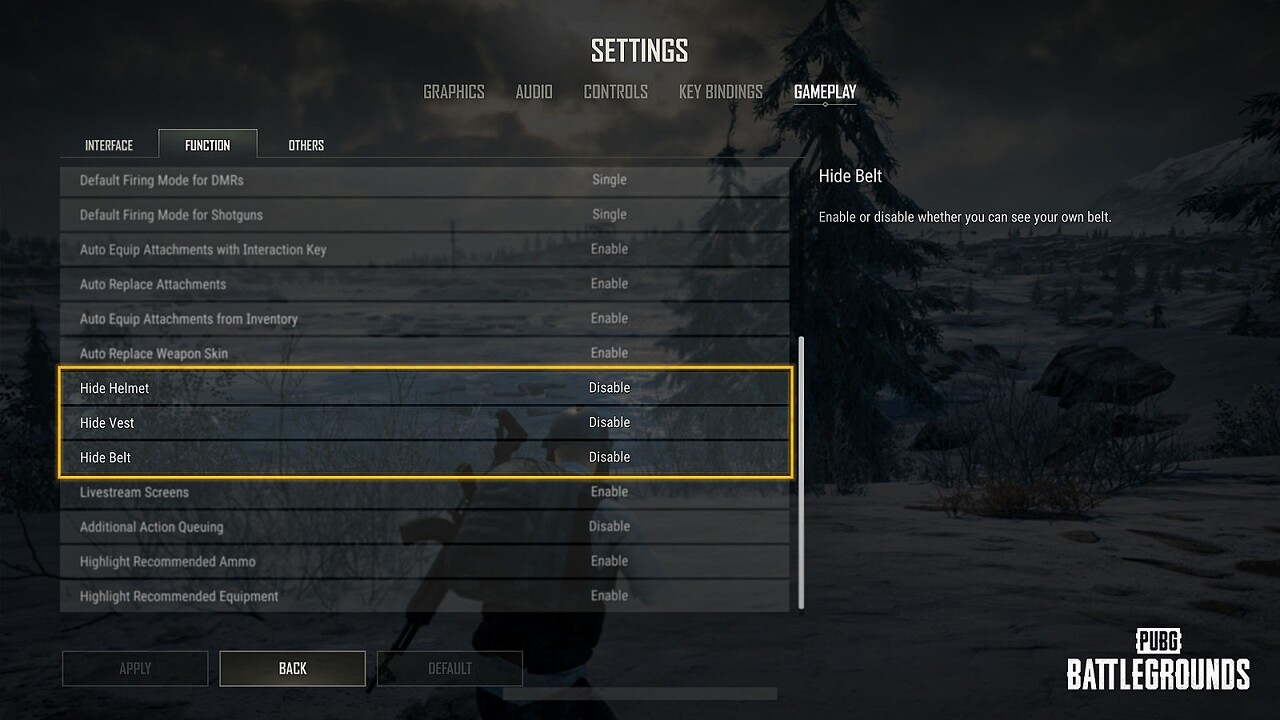
Task: Open the Controls settings tab
Action: click(615, 92)
